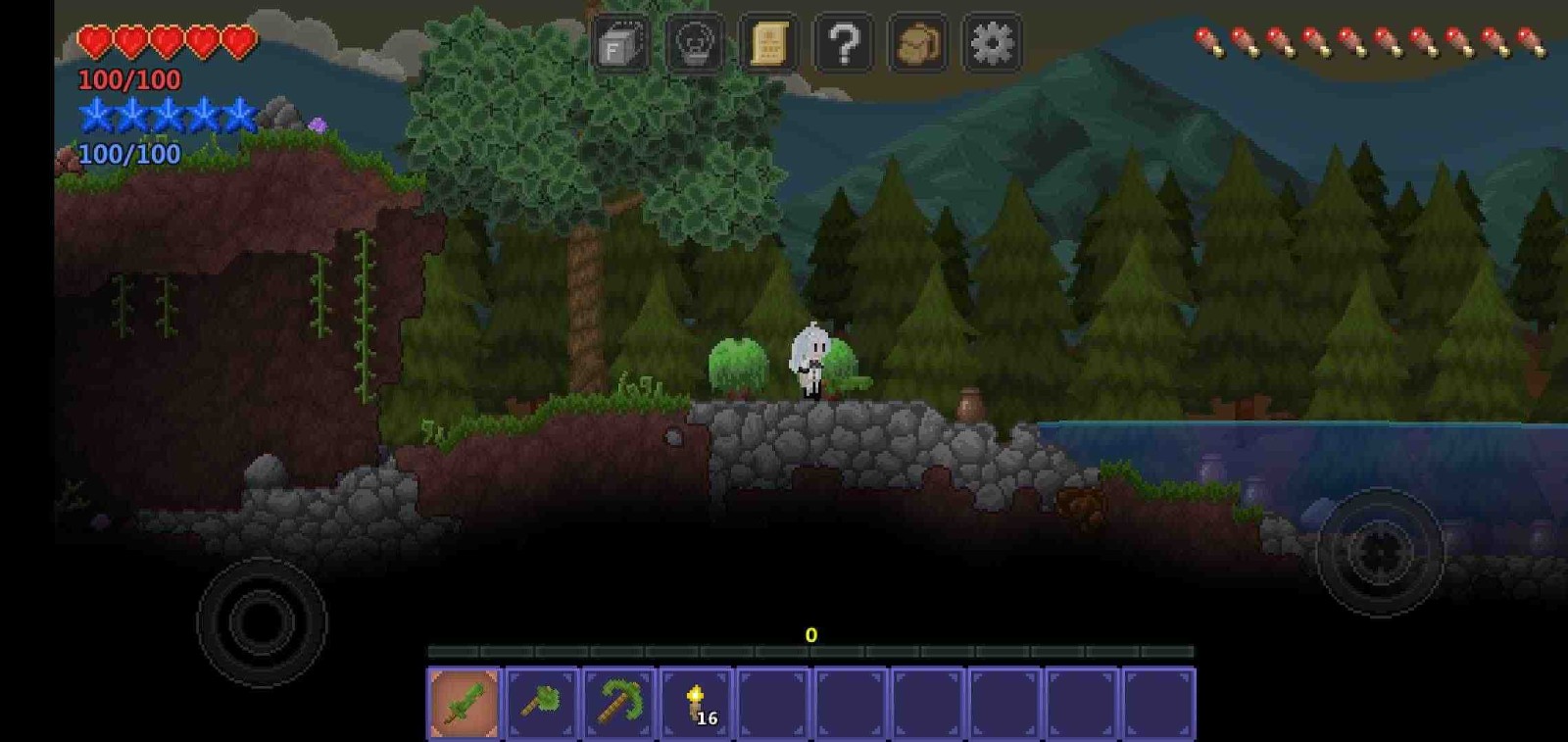
Task: Tap the left movement joystick
Action: pos(261,621)
